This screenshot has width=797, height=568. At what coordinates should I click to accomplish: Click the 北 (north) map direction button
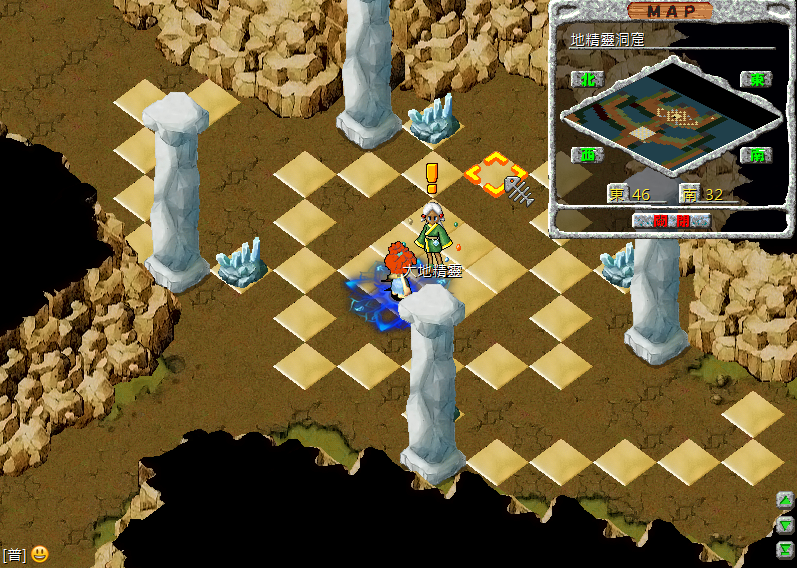click(x=585, y=79)
